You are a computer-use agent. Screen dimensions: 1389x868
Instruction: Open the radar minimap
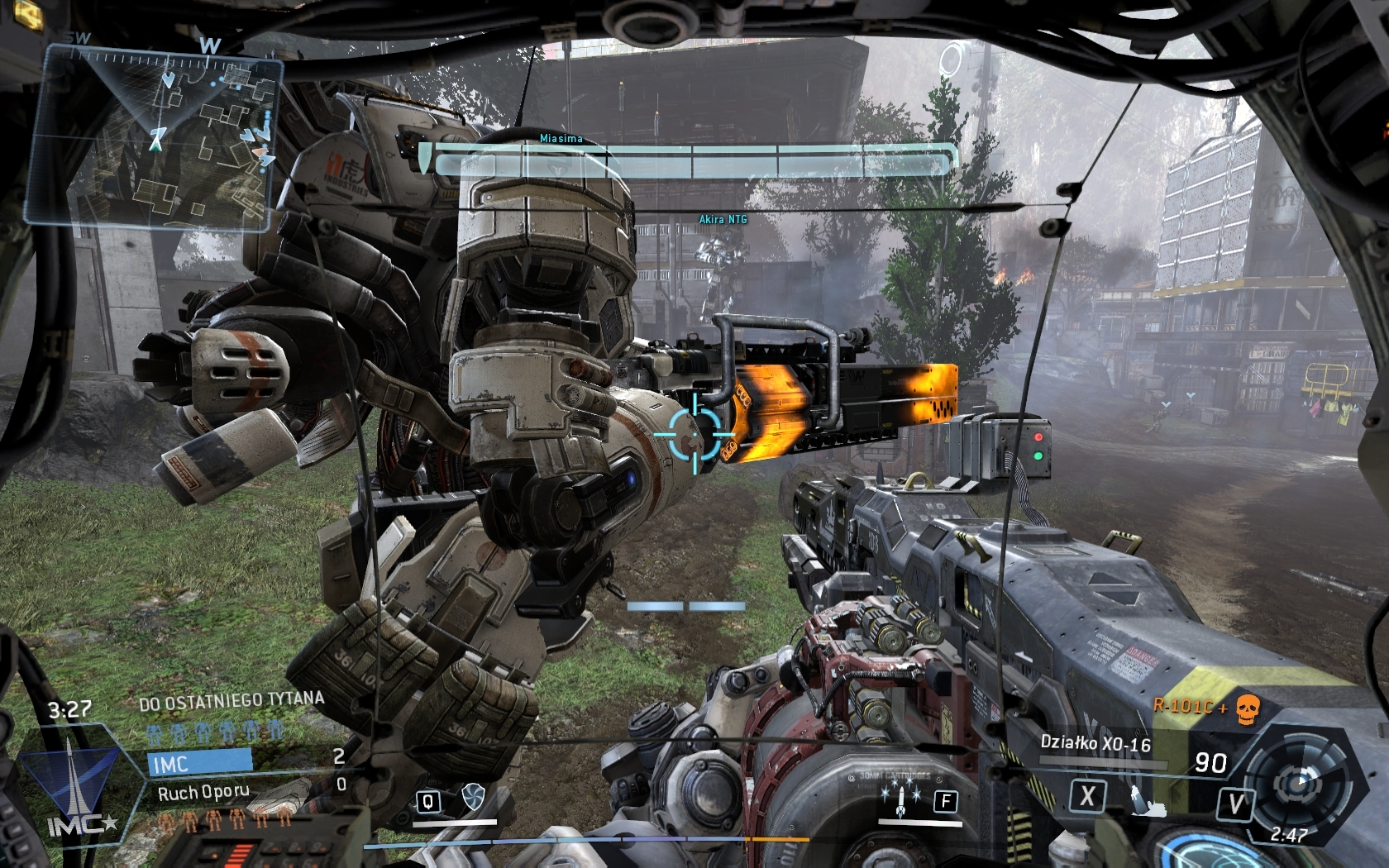[154, 136]
